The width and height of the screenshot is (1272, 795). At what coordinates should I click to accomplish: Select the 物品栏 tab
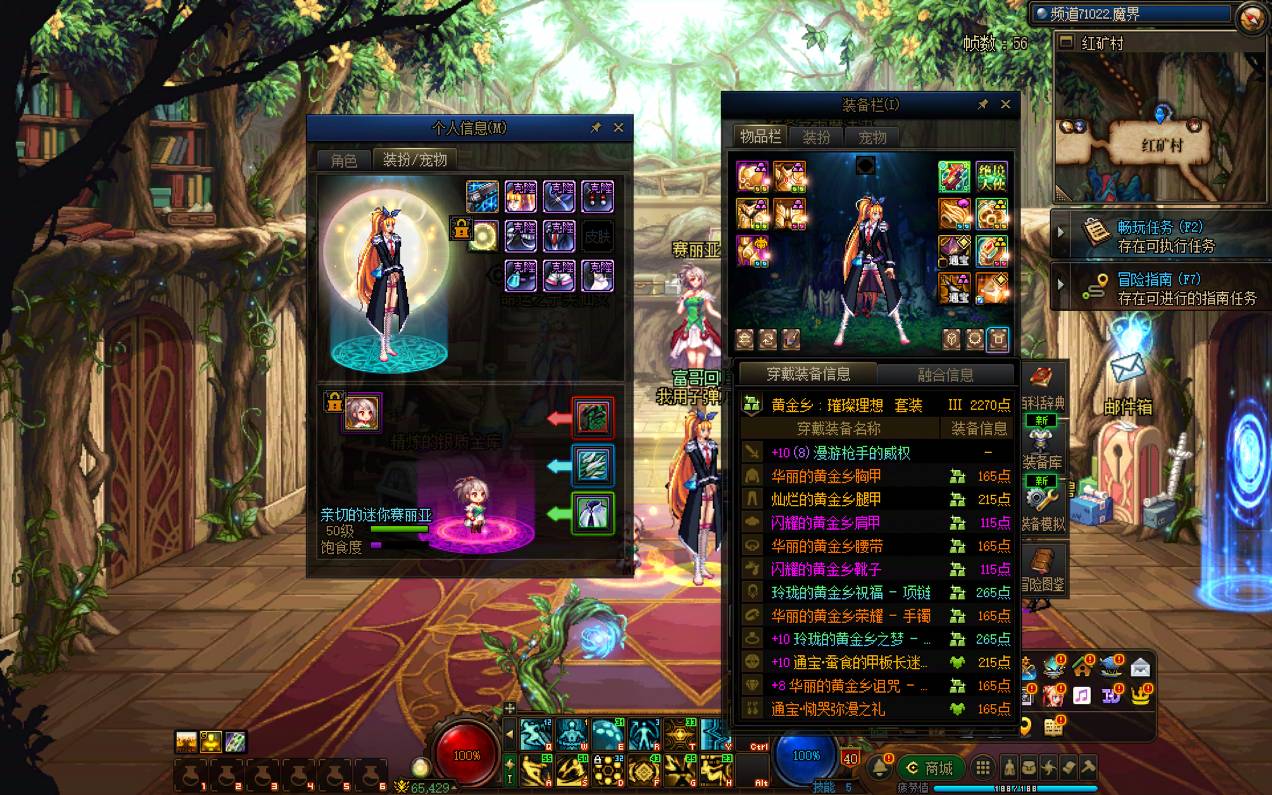[760, 137]
